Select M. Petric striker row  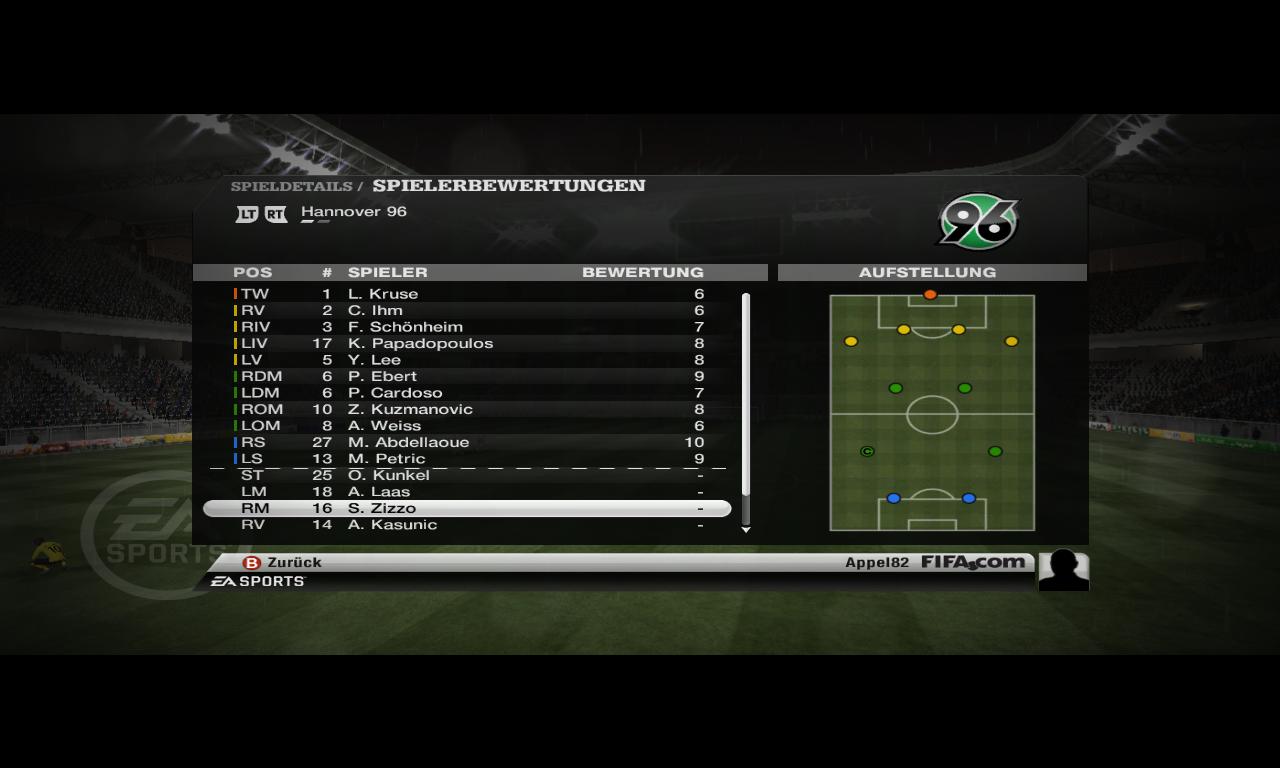tap(386, 459)
